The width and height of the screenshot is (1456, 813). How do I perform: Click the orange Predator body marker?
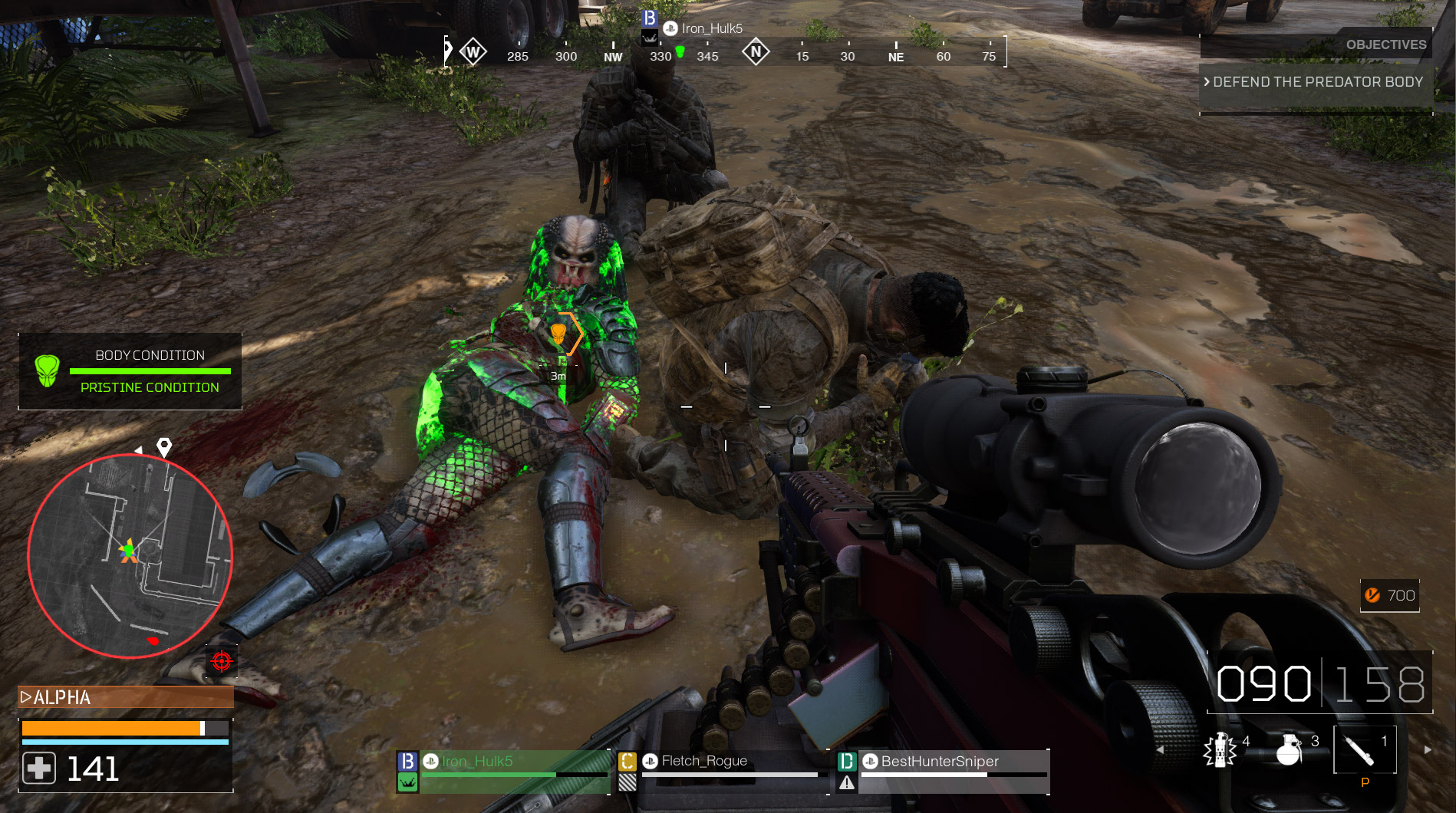tap(558, 334)
